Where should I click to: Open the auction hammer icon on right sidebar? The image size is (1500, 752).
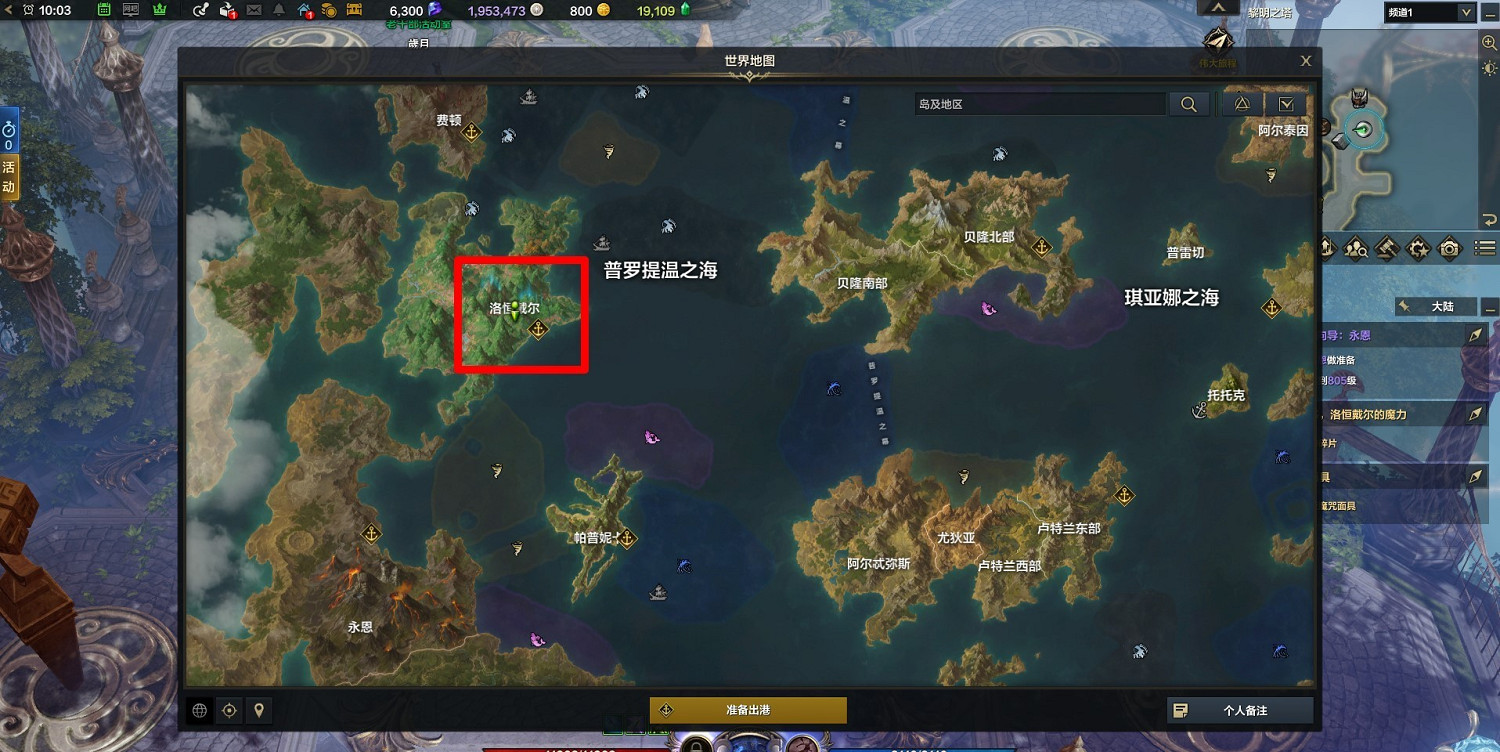pyautogui.click(x=1388, y=247)
